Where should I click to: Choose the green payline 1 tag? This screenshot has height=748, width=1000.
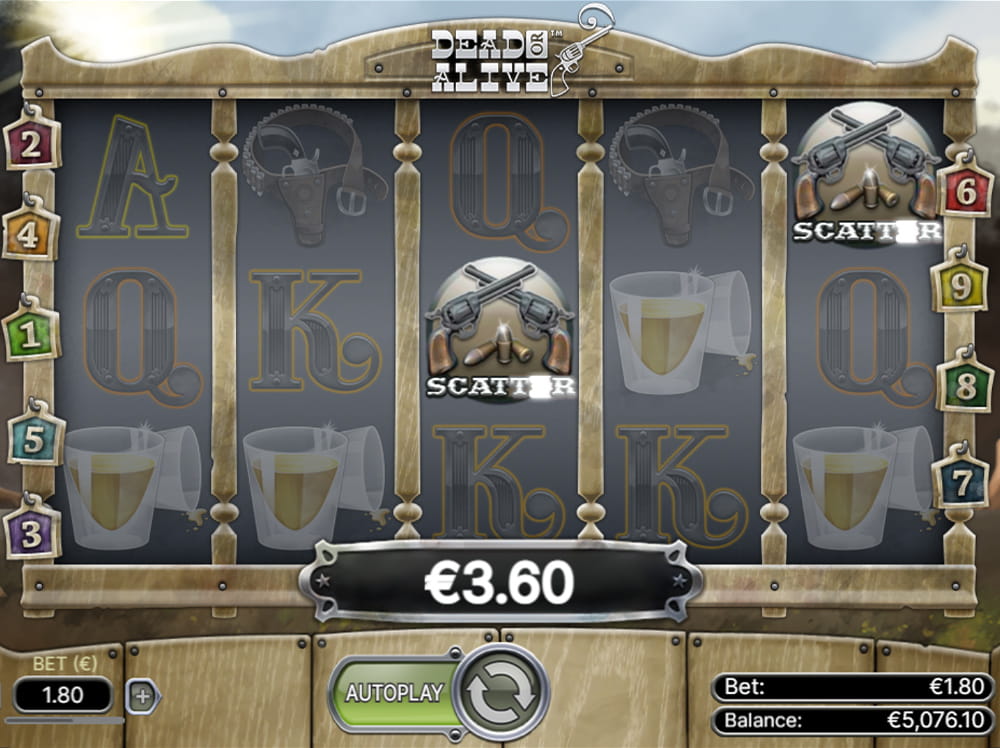point(31,334)
